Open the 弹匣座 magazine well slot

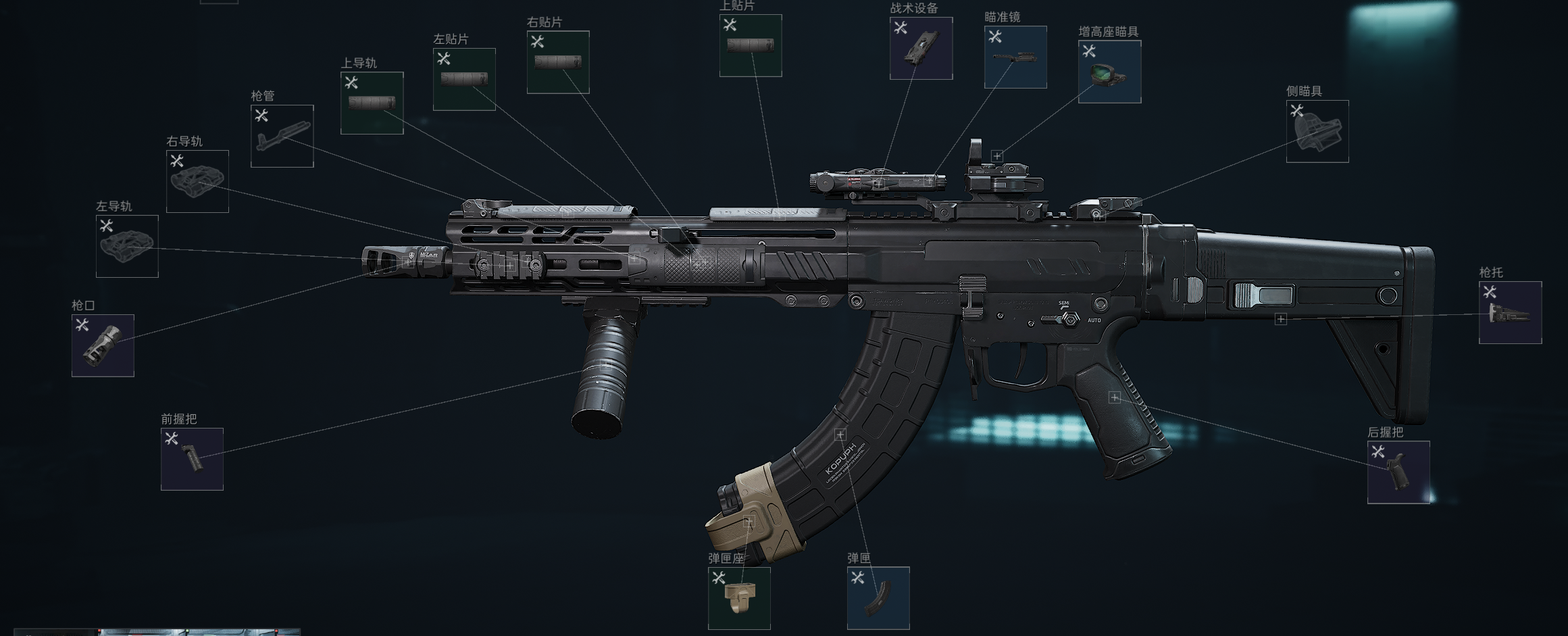point(739,597)
